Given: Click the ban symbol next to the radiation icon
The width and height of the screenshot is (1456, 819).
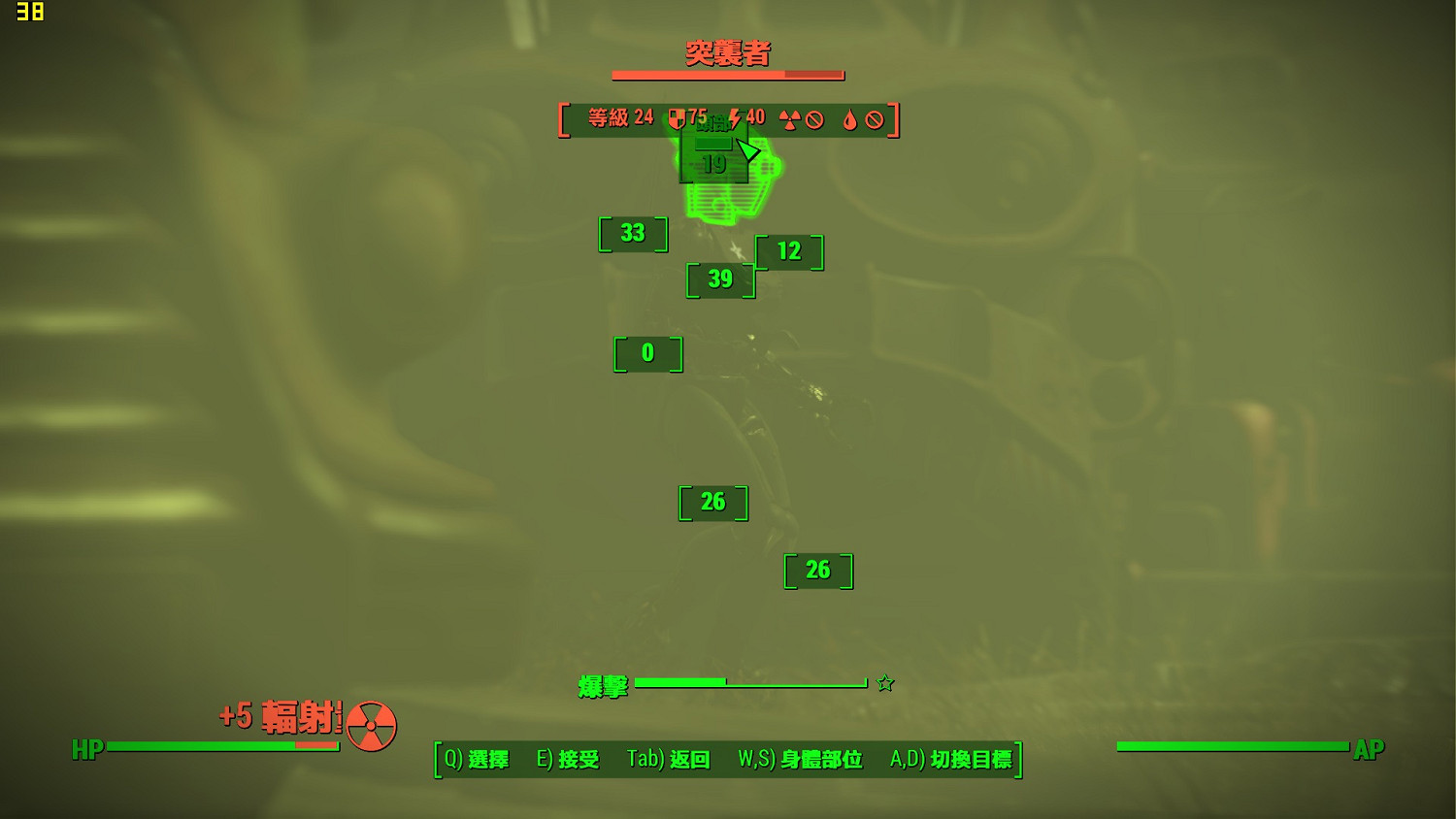Looking at the screenshot, I should [x=813, y=119].
